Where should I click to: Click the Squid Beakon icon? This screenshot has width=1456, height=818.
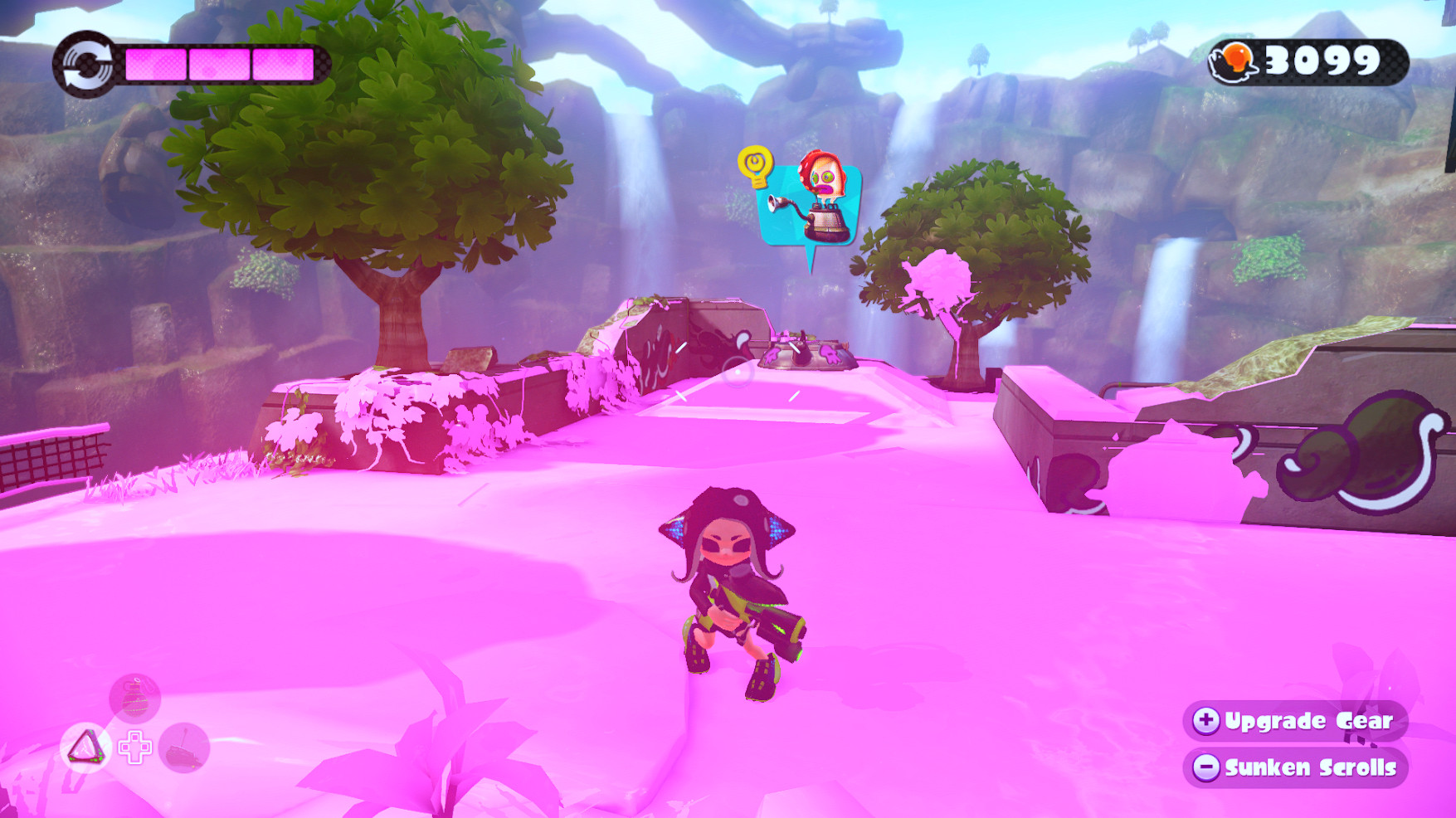point(186,747)
